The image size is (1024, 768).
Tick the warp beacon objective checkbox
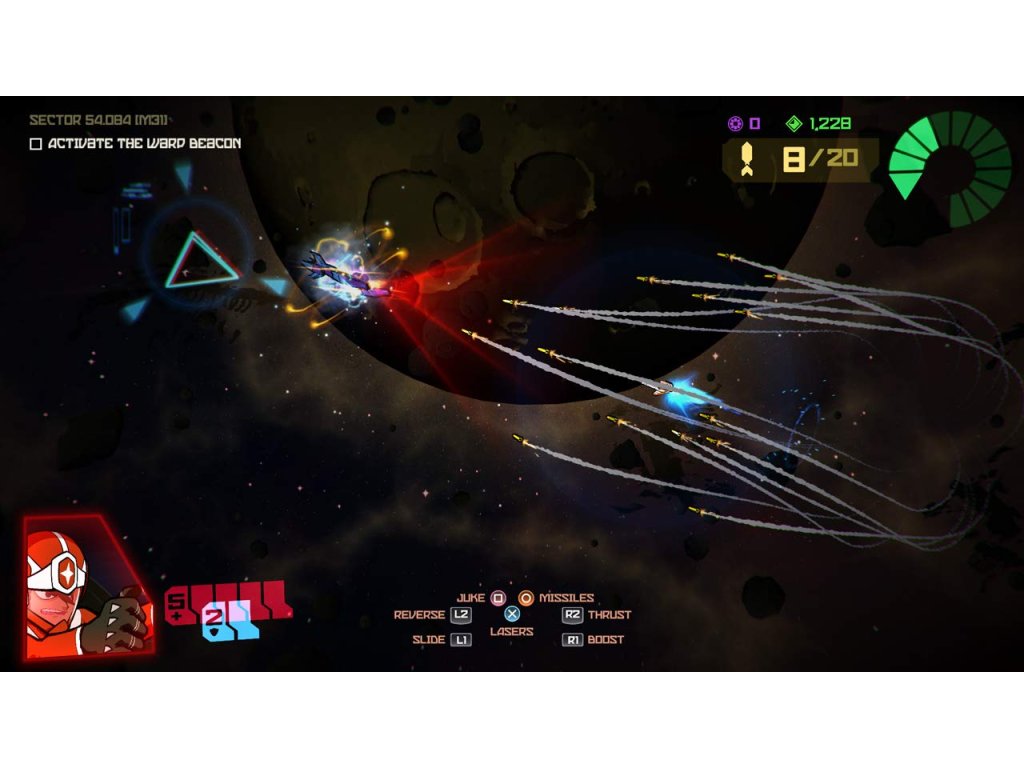tap(36, 144)
